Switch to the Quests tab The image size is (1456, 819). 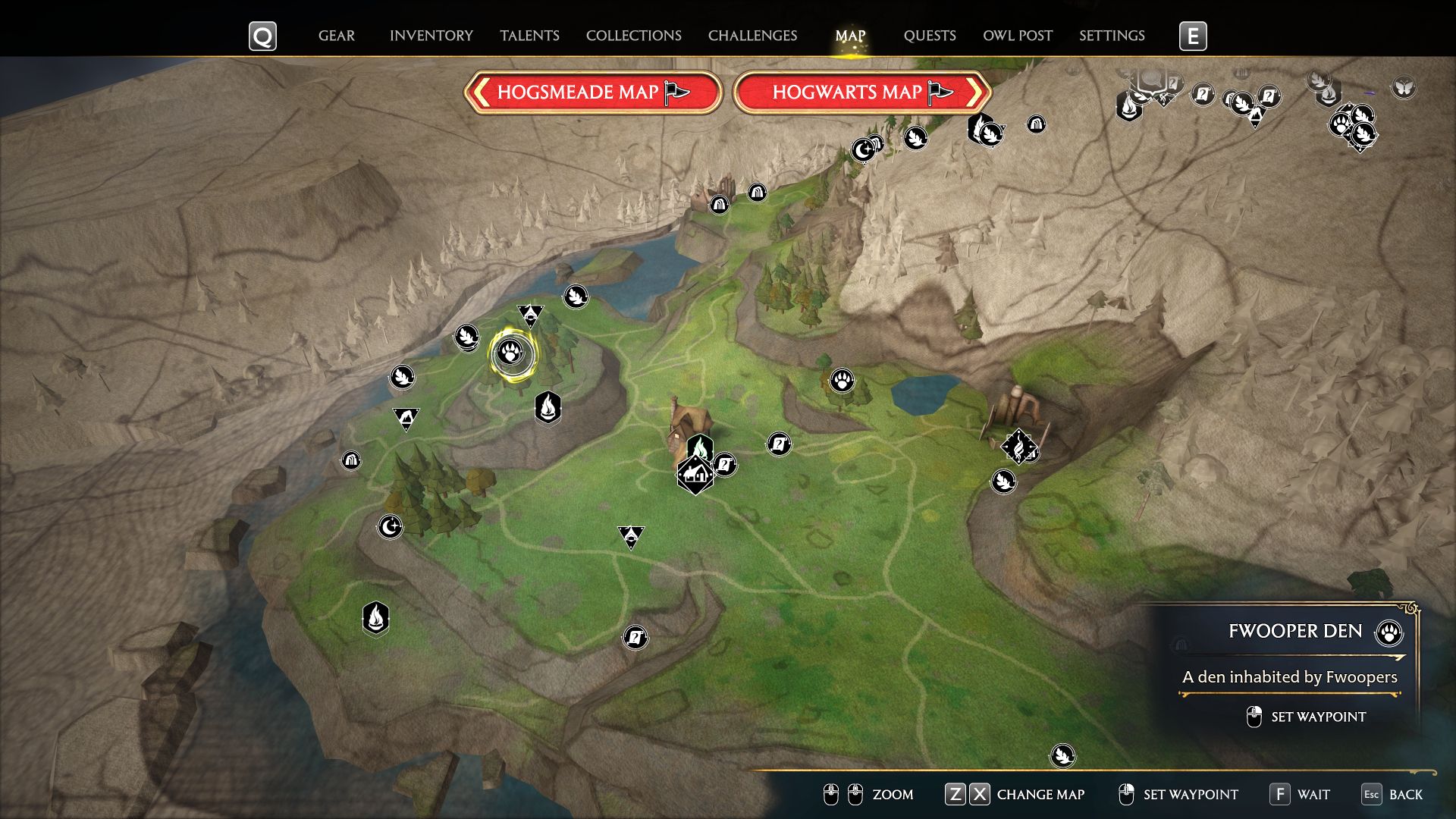tap(929, 36)
